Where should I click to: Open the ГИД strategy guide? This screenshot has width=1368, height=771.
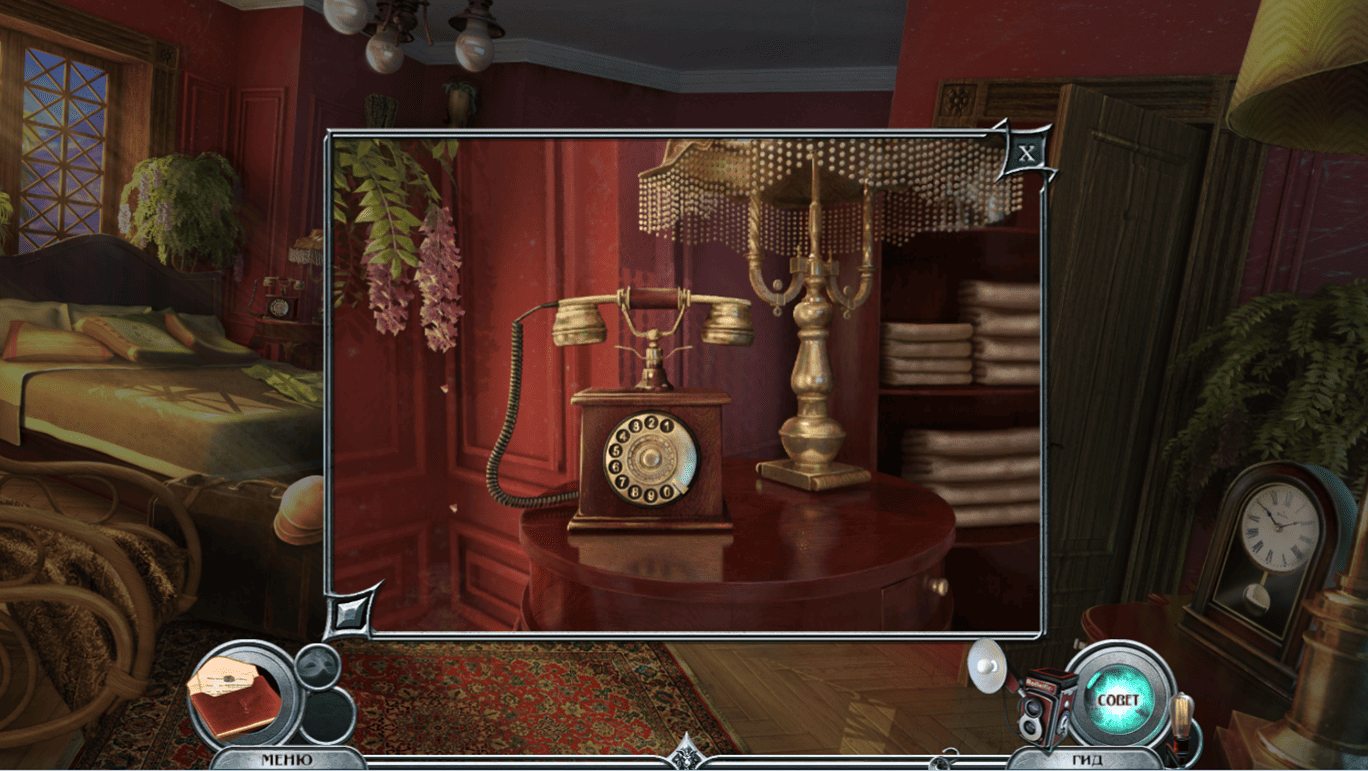[1087, 759]
